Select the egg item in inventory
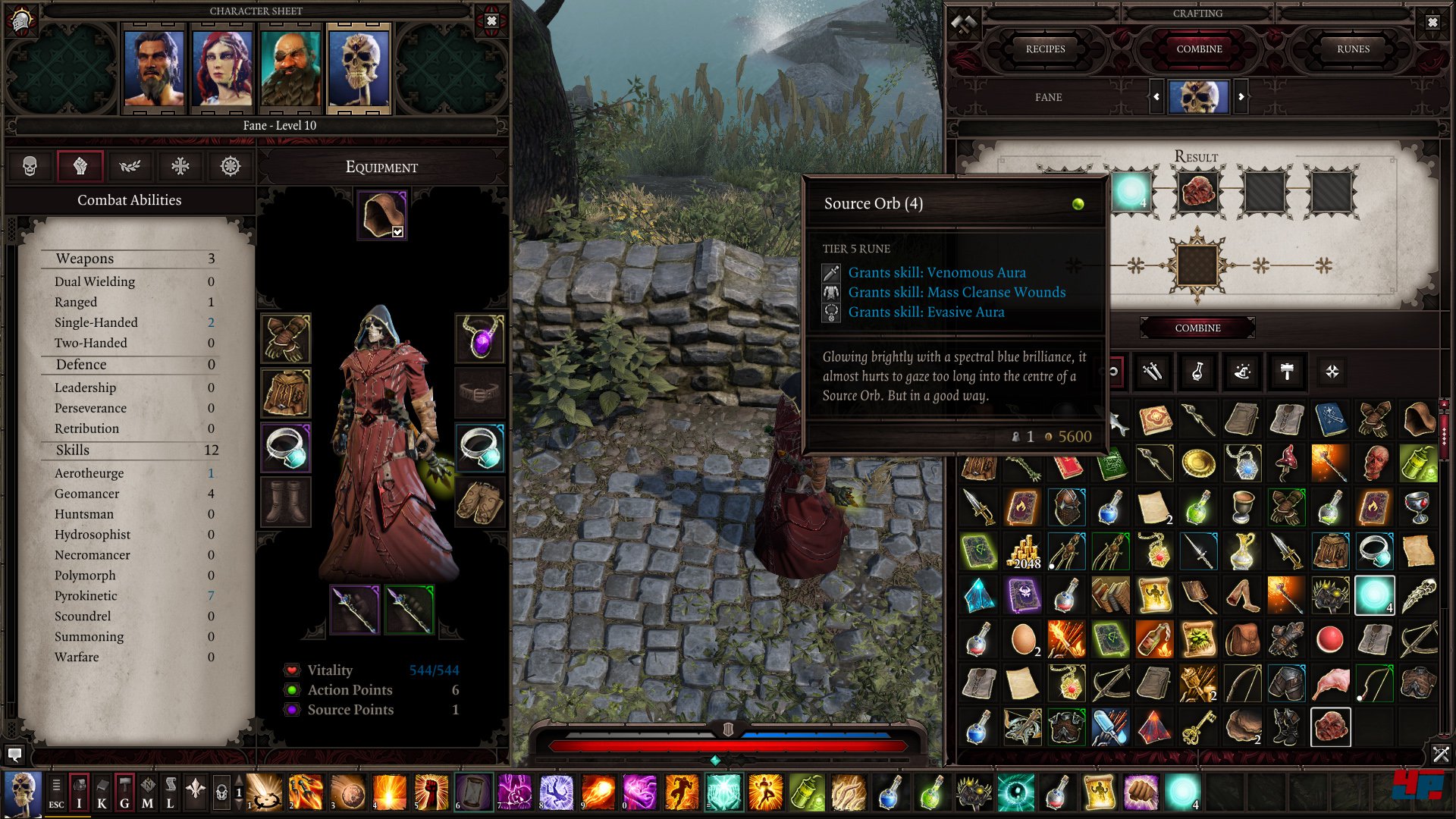 pos(1024,639)
